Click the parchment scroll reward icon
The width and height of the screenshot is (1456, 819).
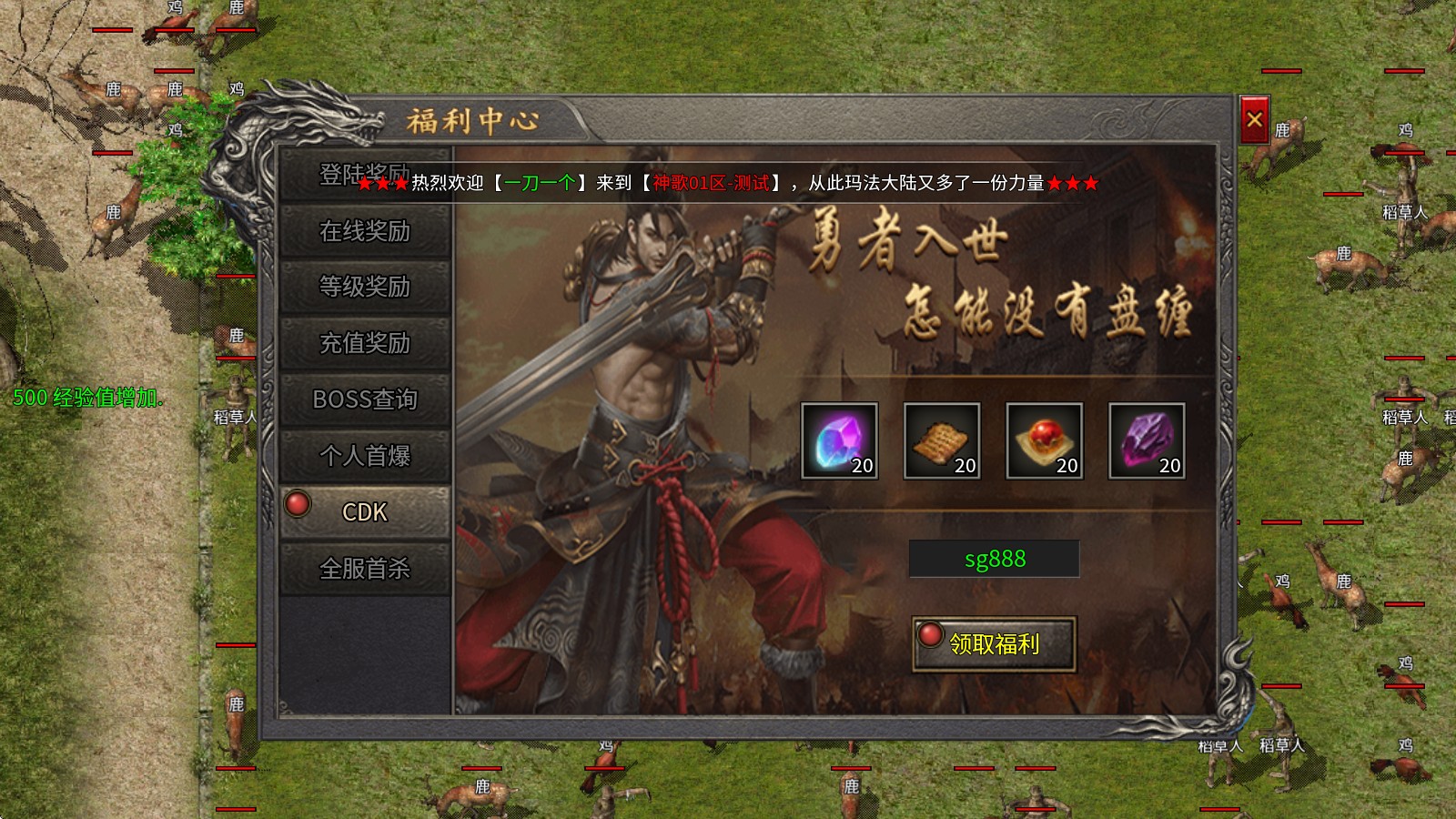coord(941,440)
